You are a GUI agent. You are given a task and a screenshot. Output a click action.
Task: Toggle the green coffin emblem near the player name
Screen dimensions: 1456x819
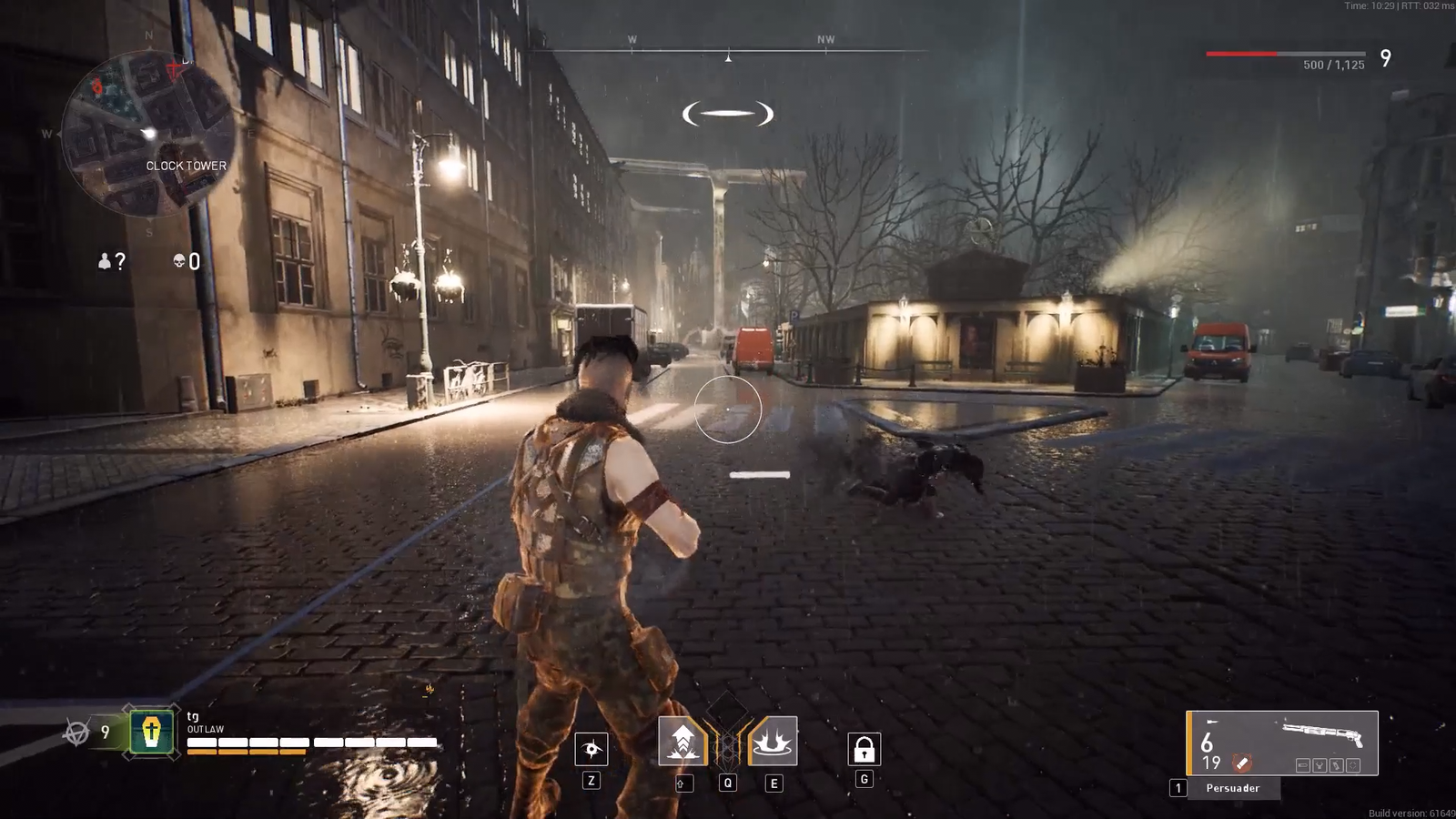(150, 730)
